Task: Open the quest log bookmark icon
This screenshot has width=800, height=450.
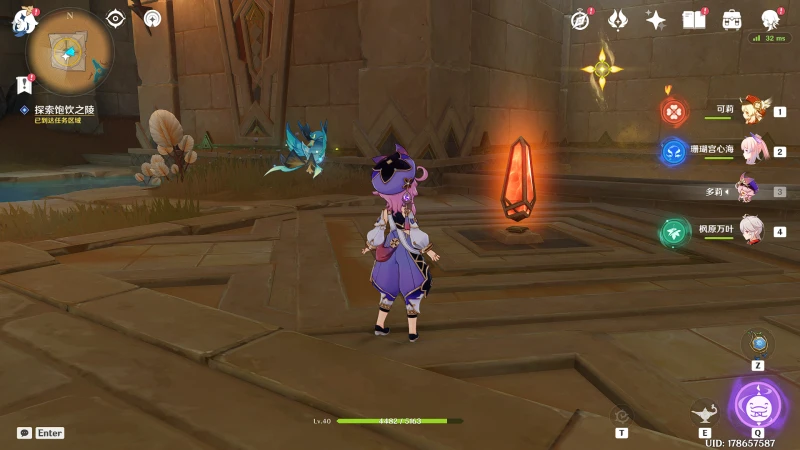Action: click(24, 85)
